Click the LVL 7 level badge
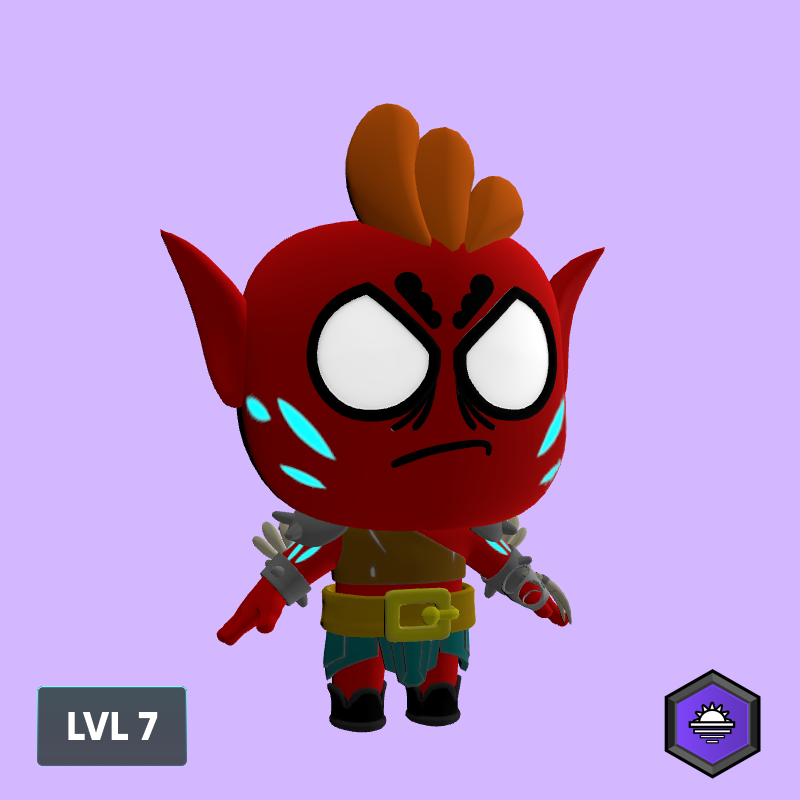 (112, 726)
